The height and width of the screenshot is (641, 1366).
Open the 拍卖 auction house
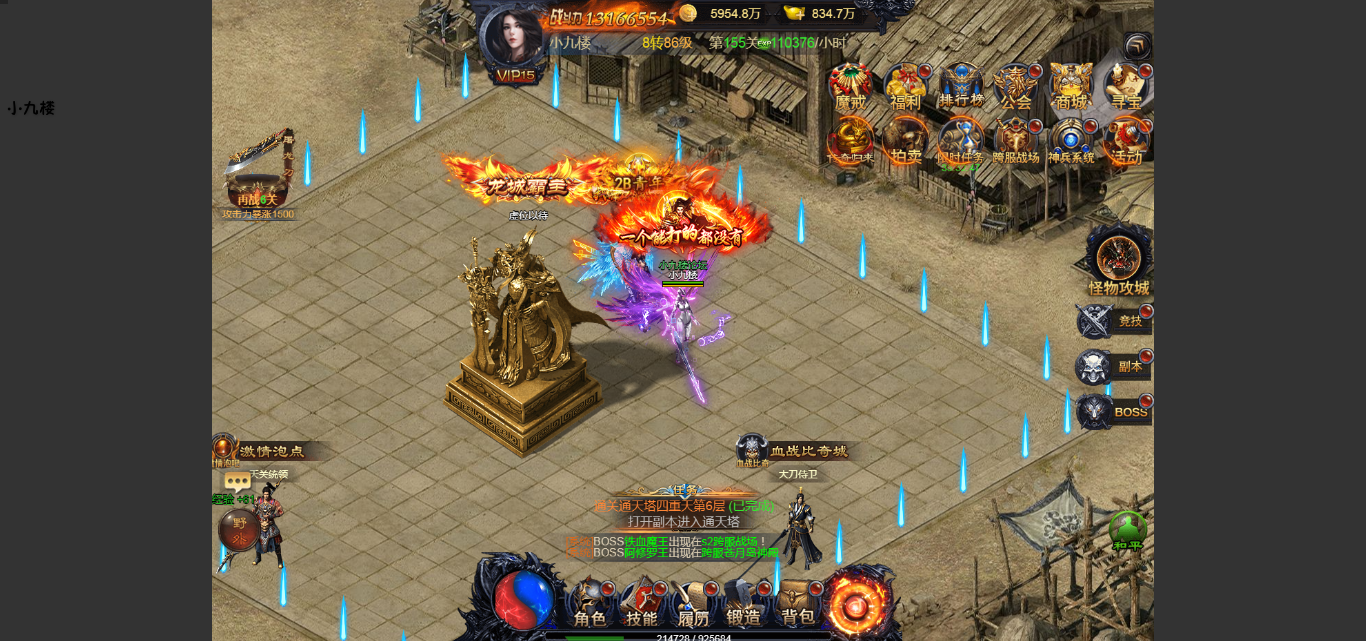pyautogui.click(x=905, y=142)
